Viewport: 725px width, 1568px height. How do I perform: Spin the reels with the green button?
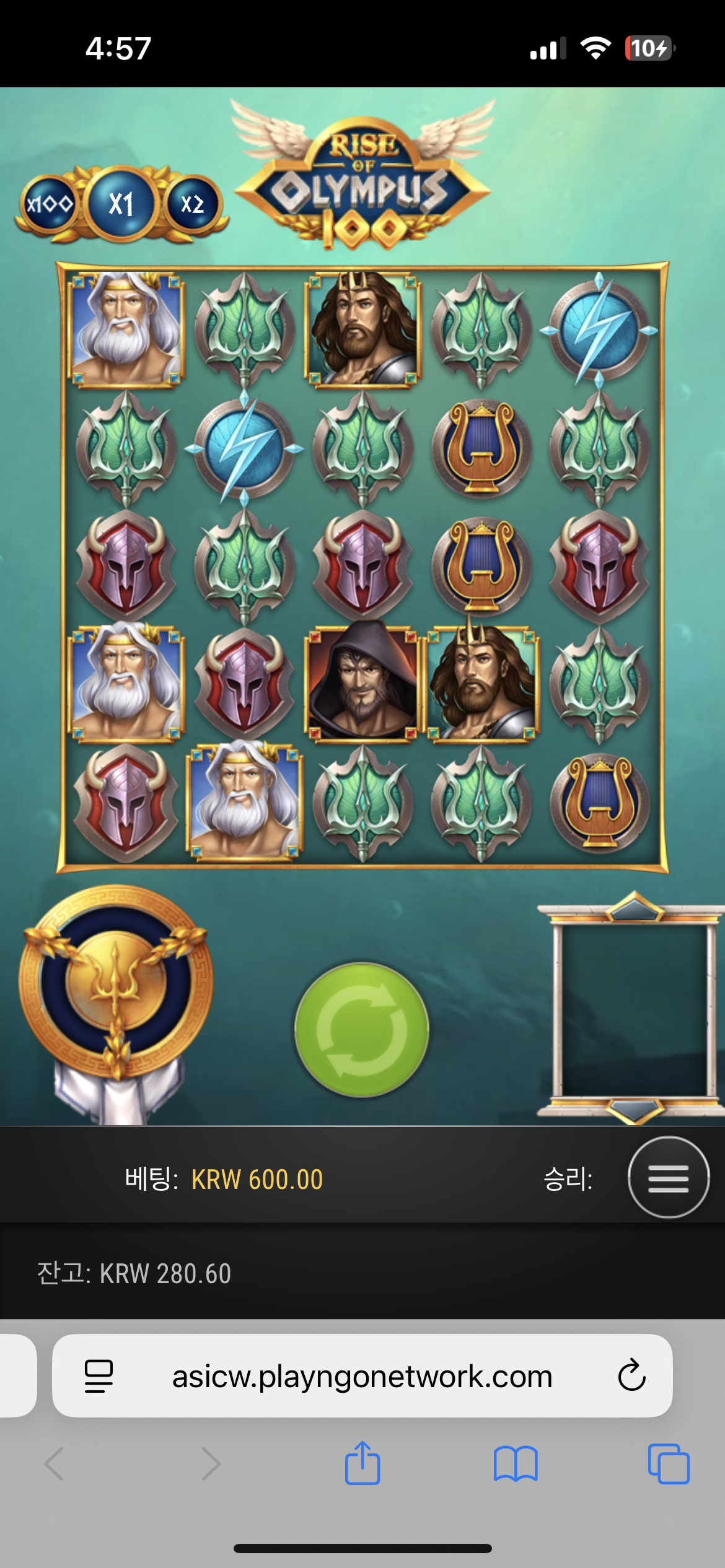(x=362, y=1029)
